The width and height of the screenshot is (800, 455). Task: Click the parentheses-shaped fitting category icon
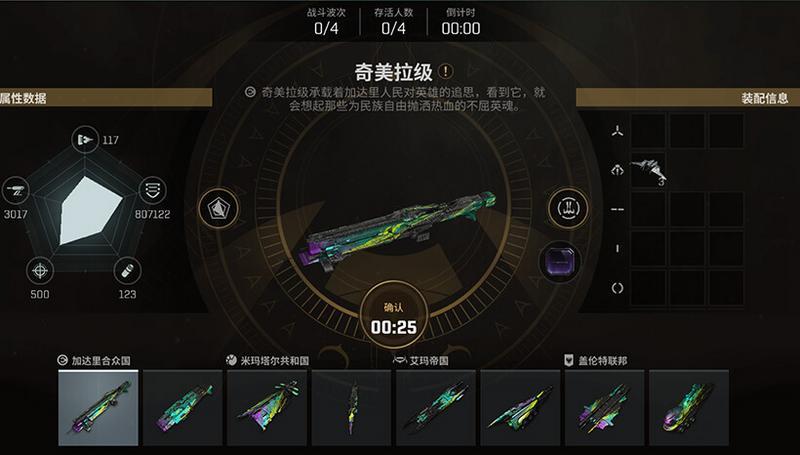(x=618, y=288)
